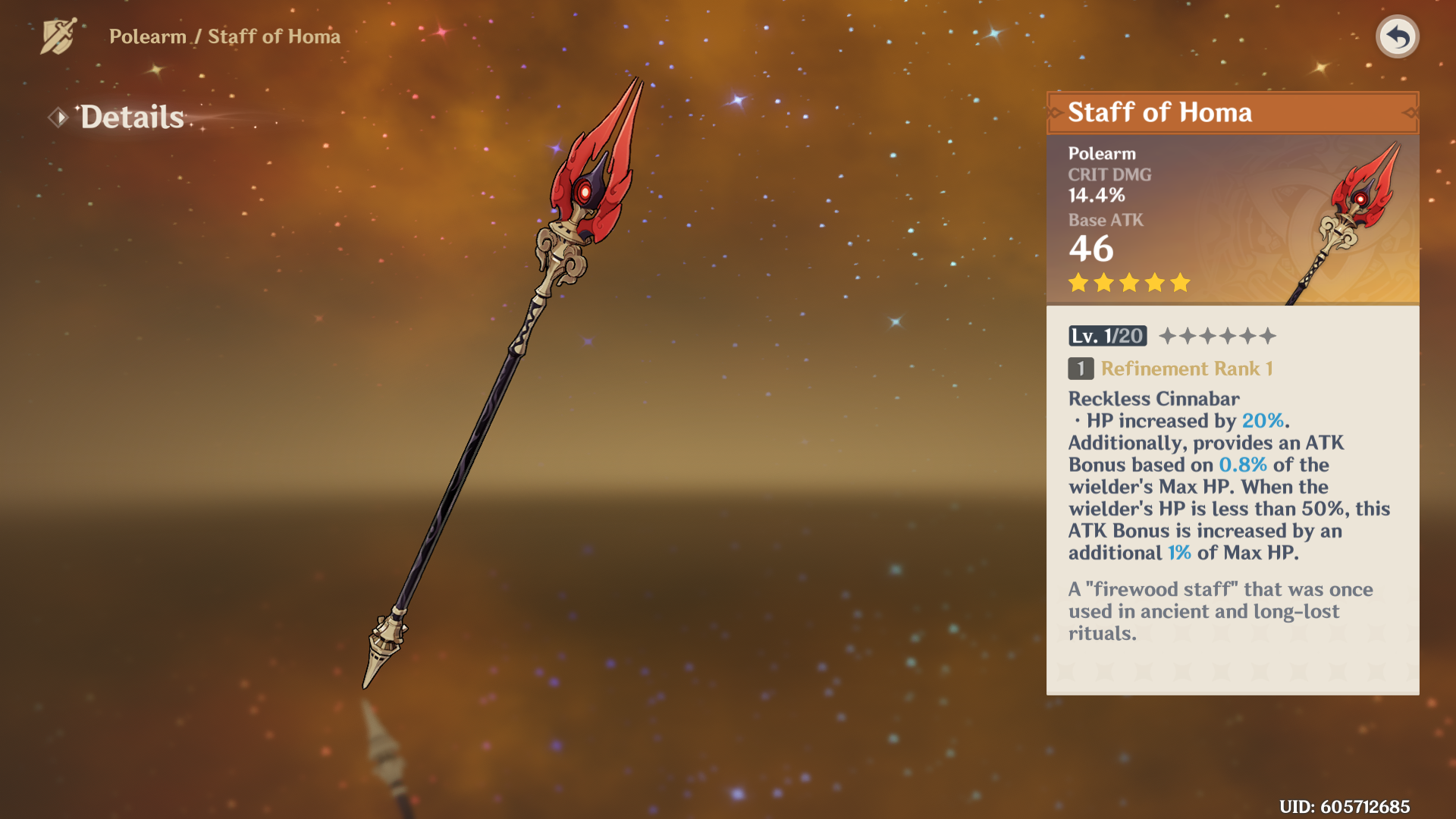
Task: Select the Details tab
Action: tap(131, 118)
